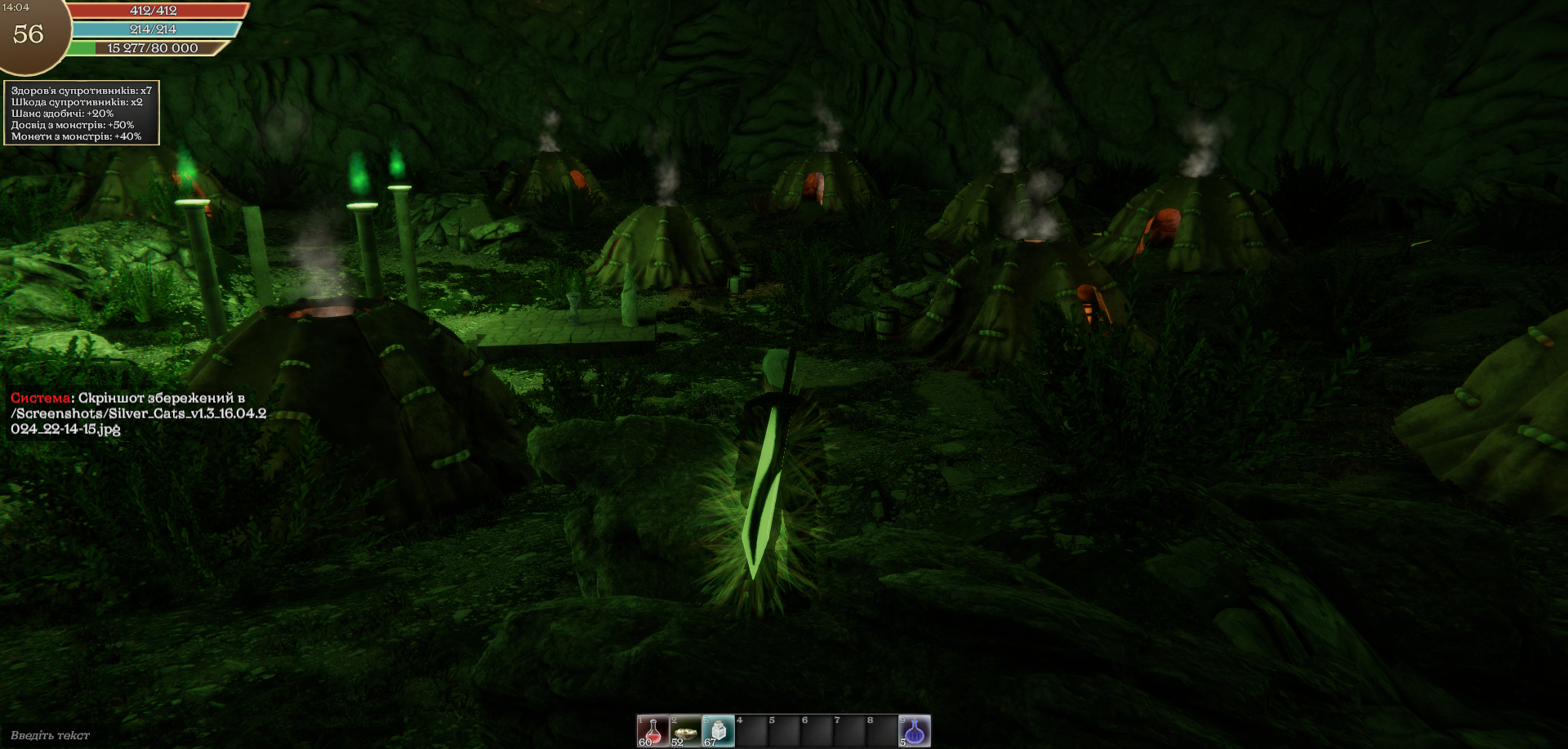Activate the white bottle in slot 3
The height and width of the screenshot is (749, 1568).
coord(718,730)
